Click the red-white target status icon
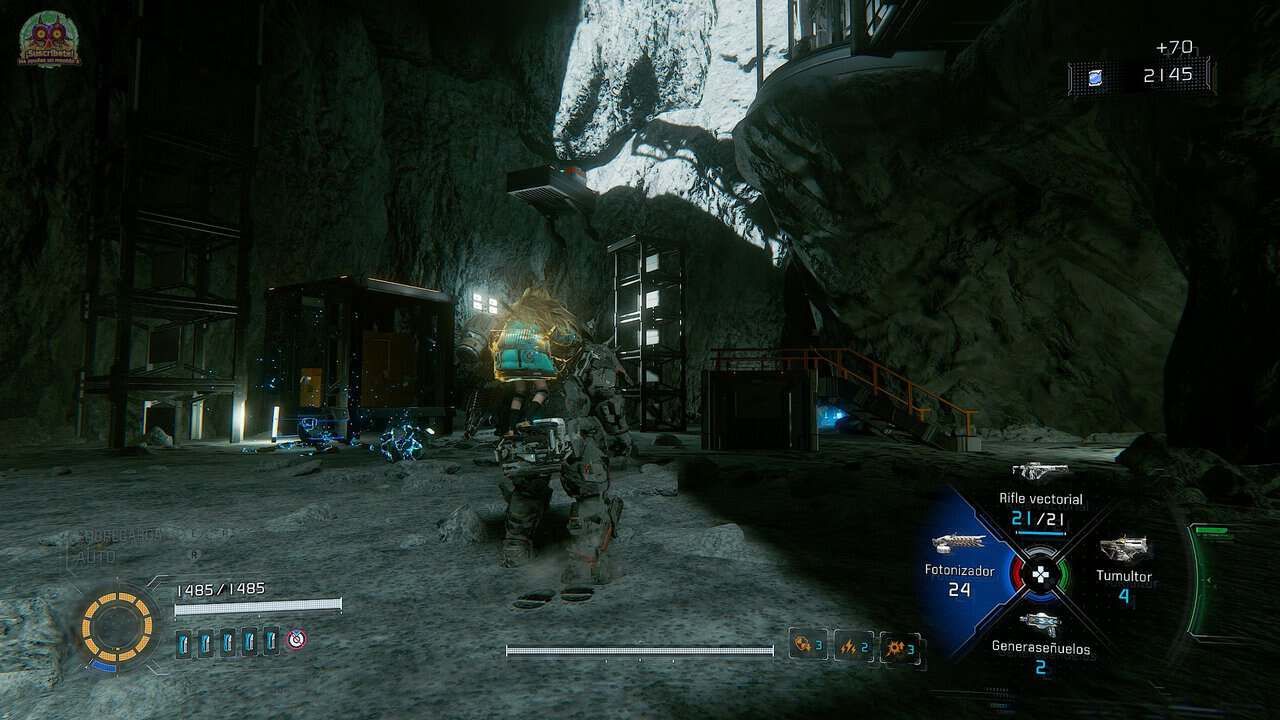1280x720 pixels. pyautogui.click(x=296, y=639)
